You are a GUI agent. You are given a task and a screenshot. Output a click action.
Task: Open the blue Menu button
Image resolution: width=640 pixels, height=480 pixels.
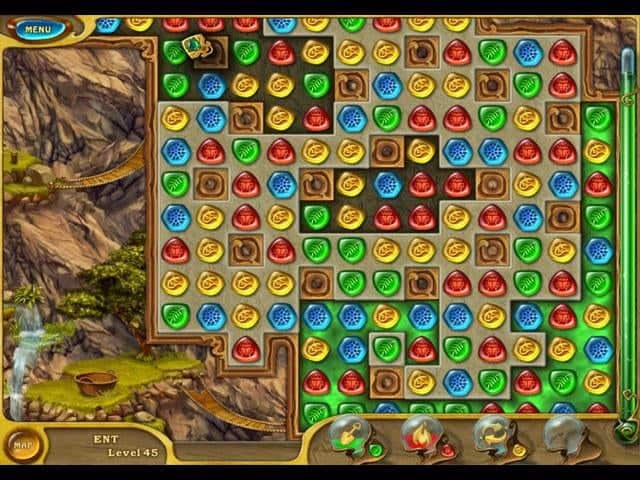(38, 29)
